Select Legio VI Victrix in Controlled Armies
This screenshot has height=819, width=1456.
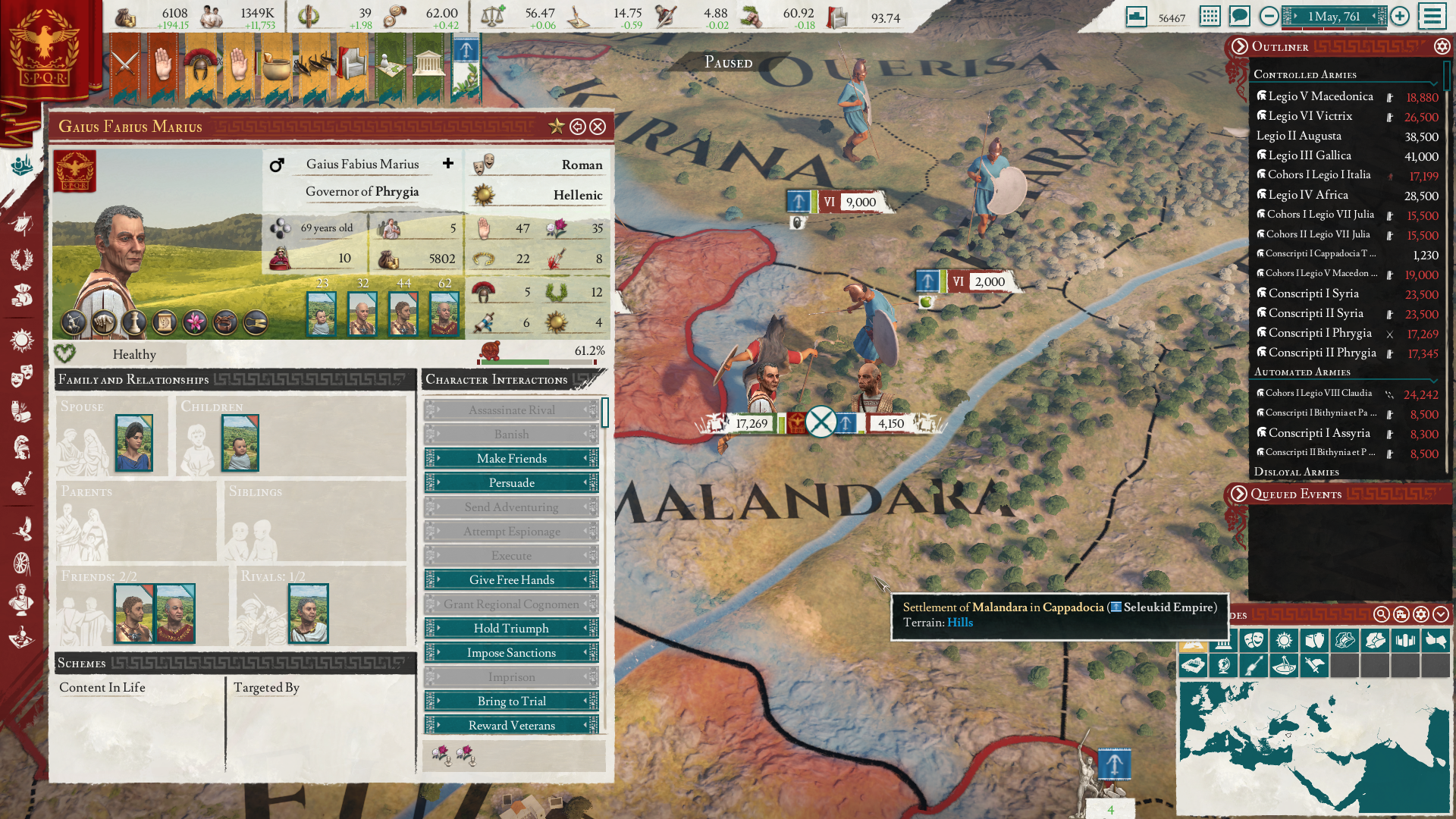[1310, 116]
